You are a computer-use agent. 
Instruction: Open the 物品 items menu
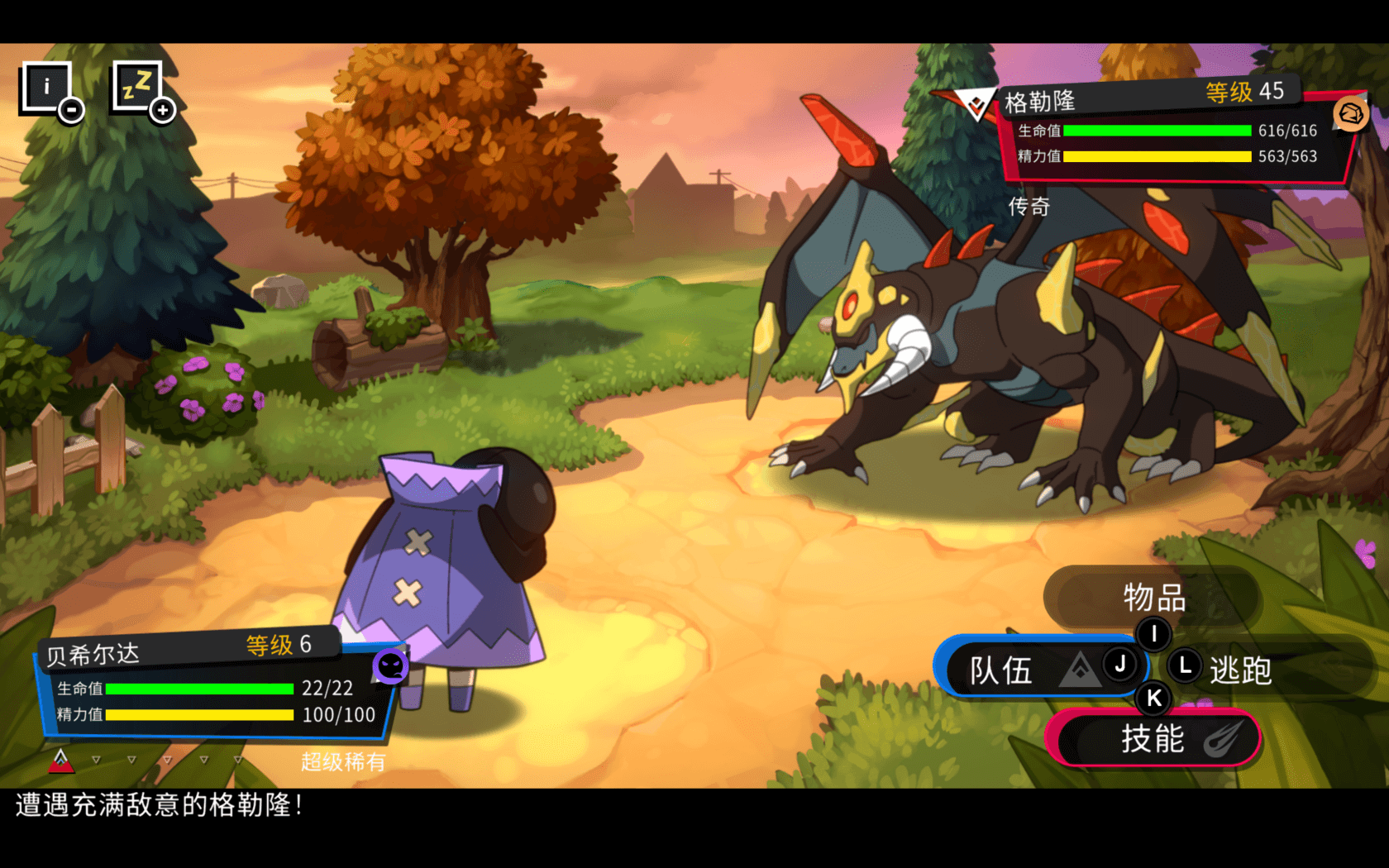click(x=1153, y=597)
